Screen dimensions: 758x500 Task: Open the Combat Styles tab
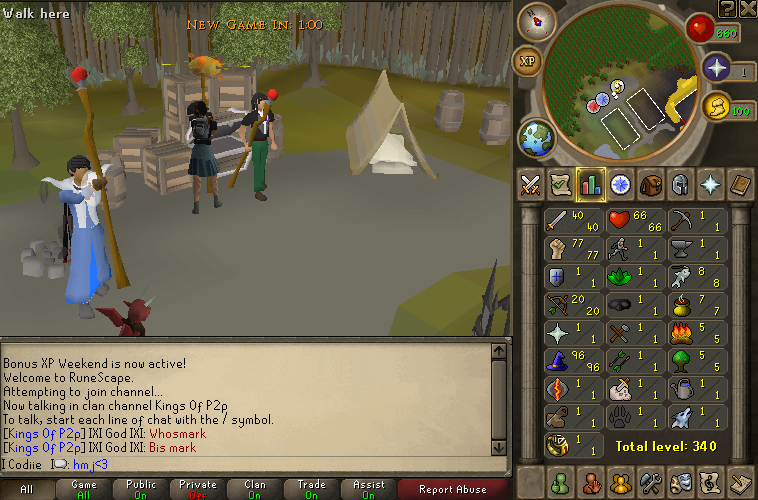(530, 185)
